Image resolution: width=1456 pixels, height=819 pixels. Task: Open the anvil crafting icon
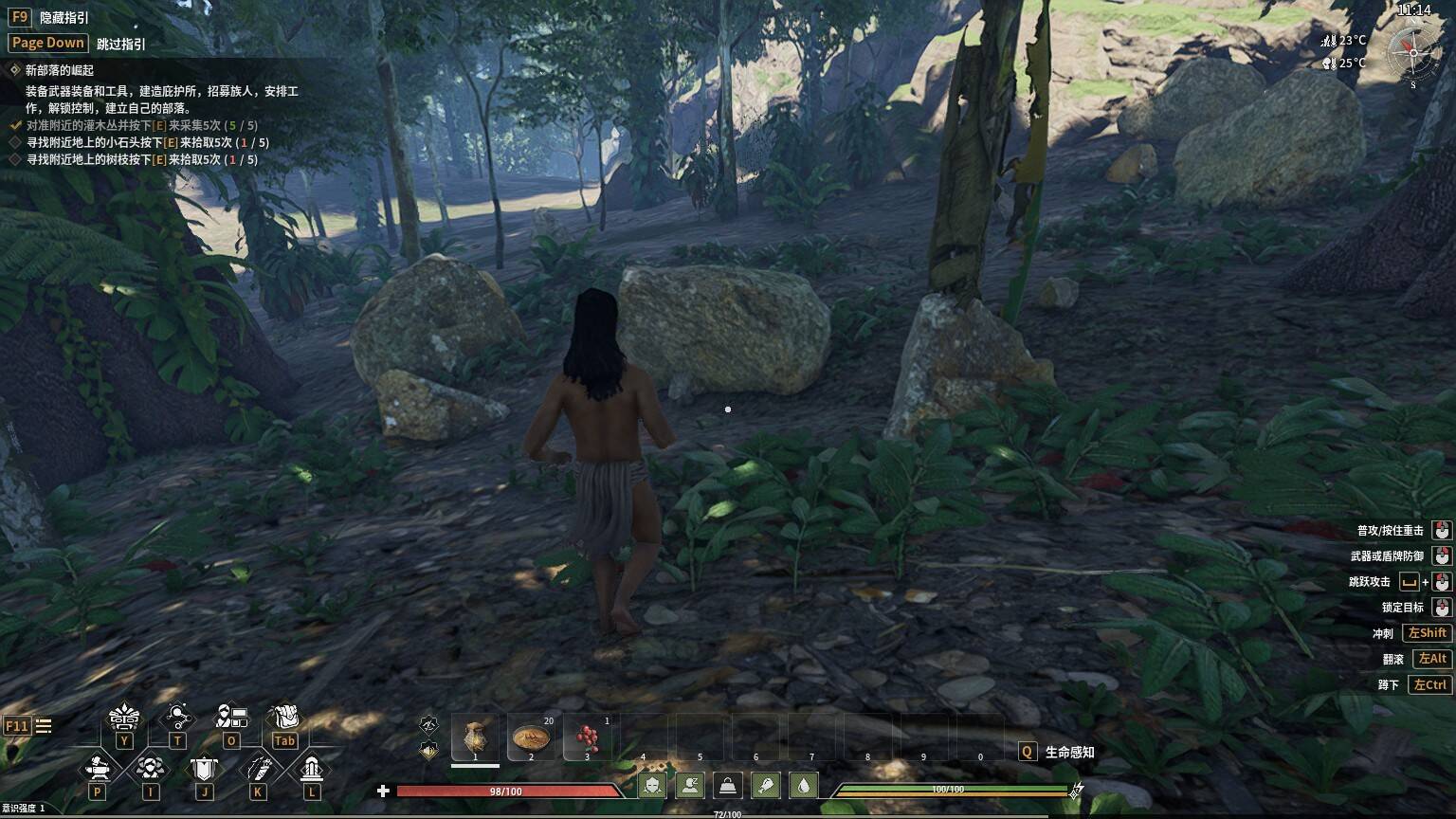pyautogui.click(x=97, y=768)
